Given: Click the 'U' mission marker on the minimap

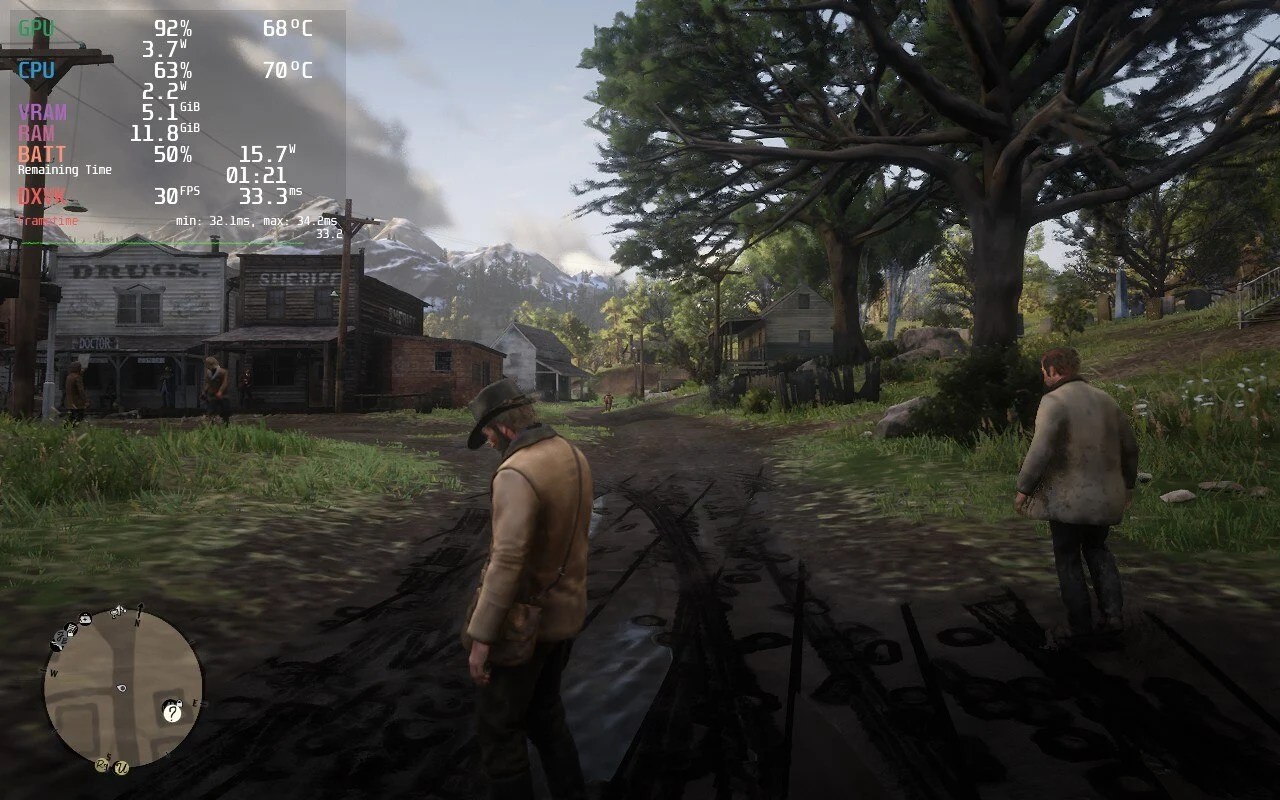Looking at the screenshot, I should click(x=120, y=768).
